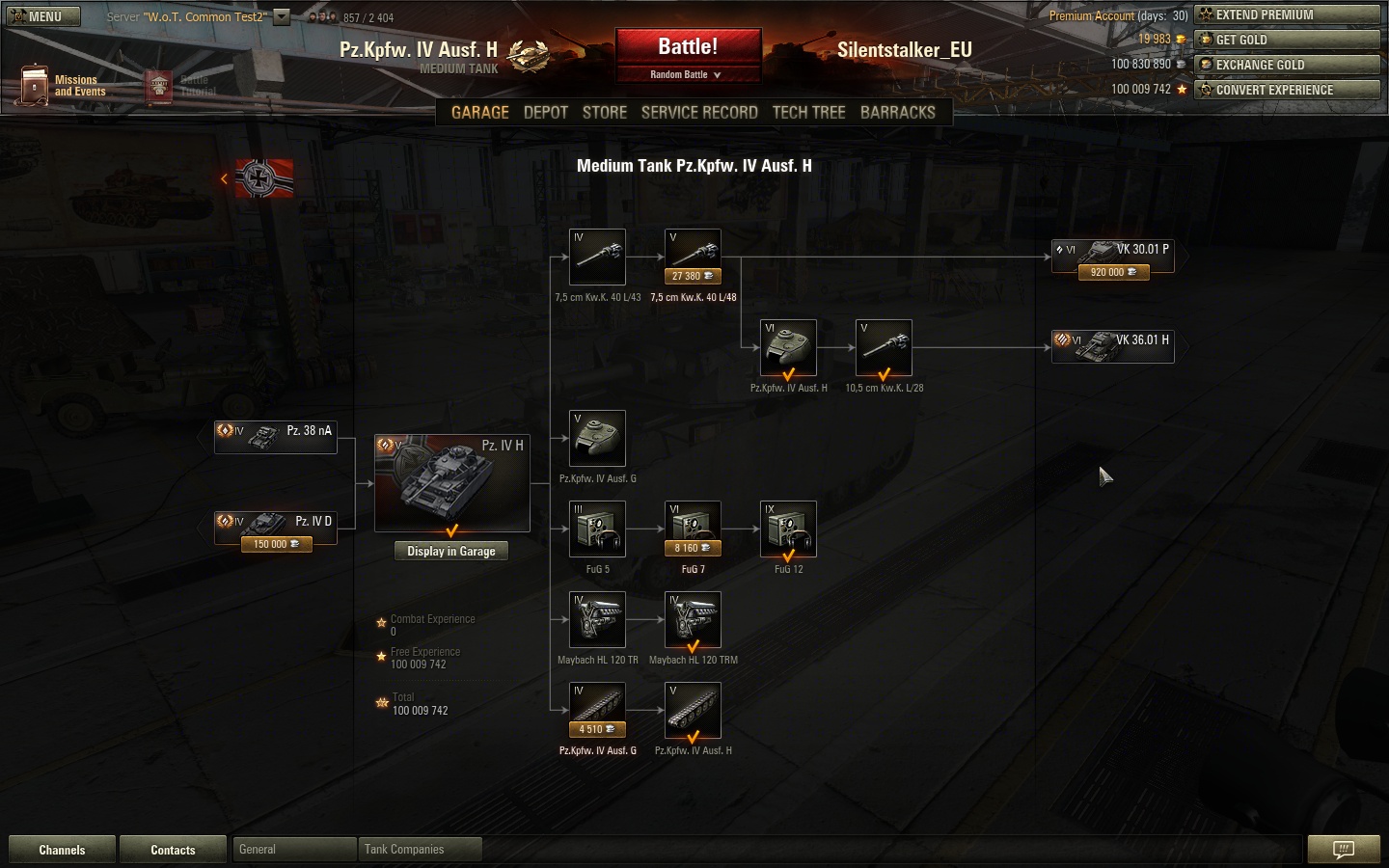Pick the 10,5 cm Kw.K. L/28 gun module

(884, 347)
